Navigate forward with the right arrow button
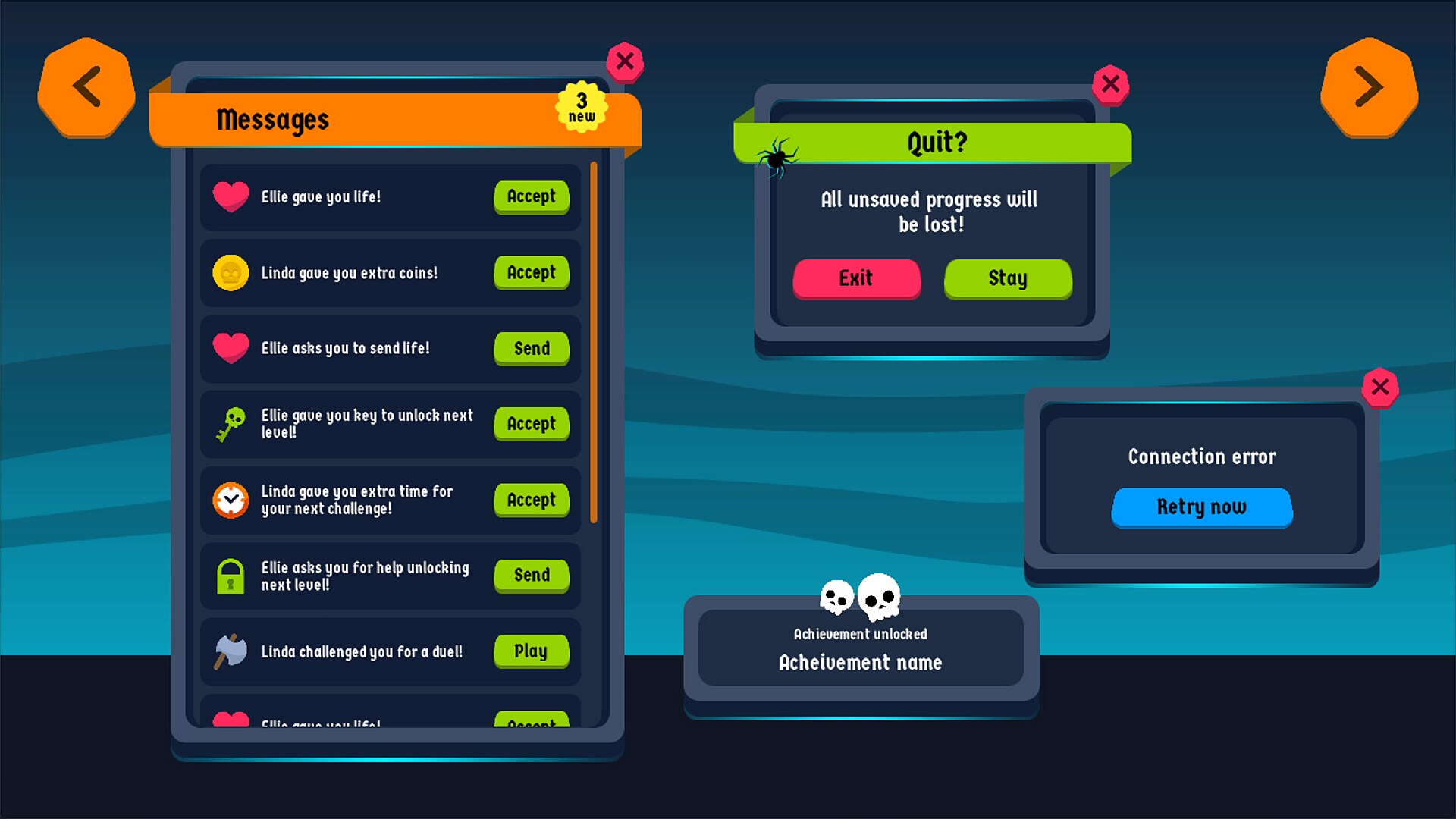1456x819 pixels. click(1369, 86)
